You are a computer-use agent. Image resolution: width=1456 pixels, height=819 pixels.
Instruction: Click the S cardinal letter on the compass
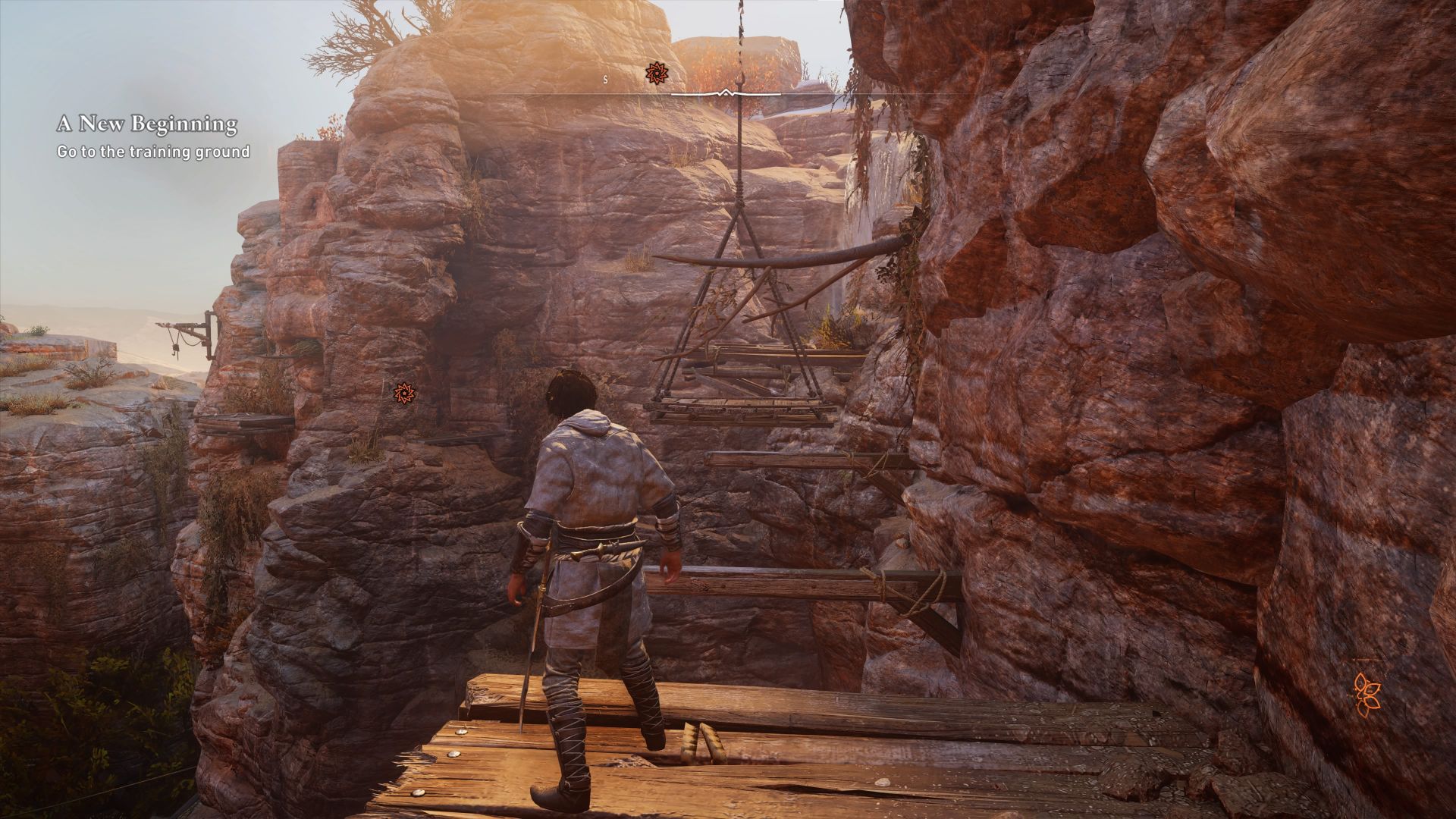click(x=604, y=77)
